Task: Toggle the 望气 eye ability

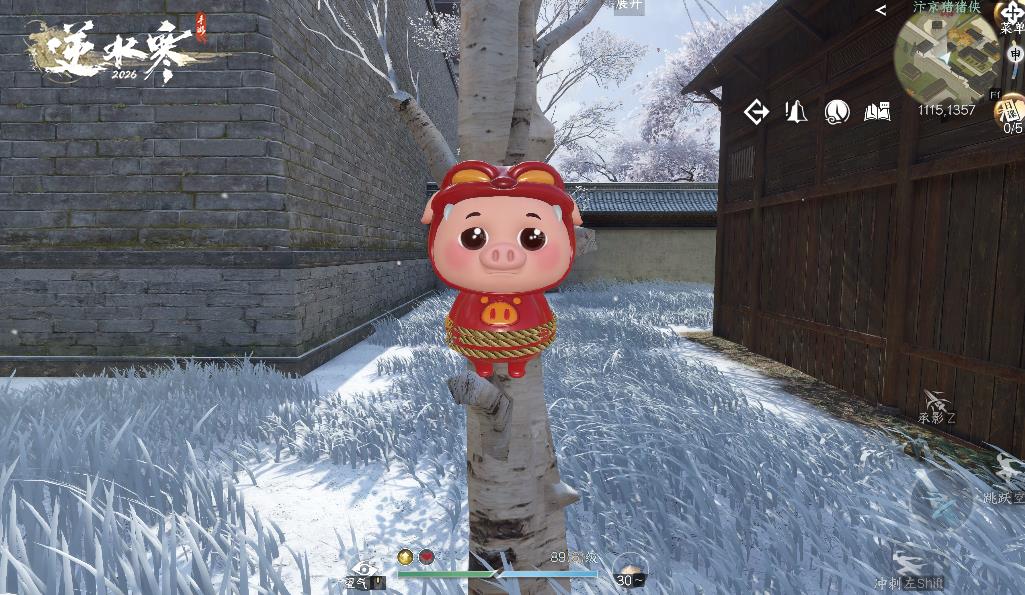Action: [365, 571]
